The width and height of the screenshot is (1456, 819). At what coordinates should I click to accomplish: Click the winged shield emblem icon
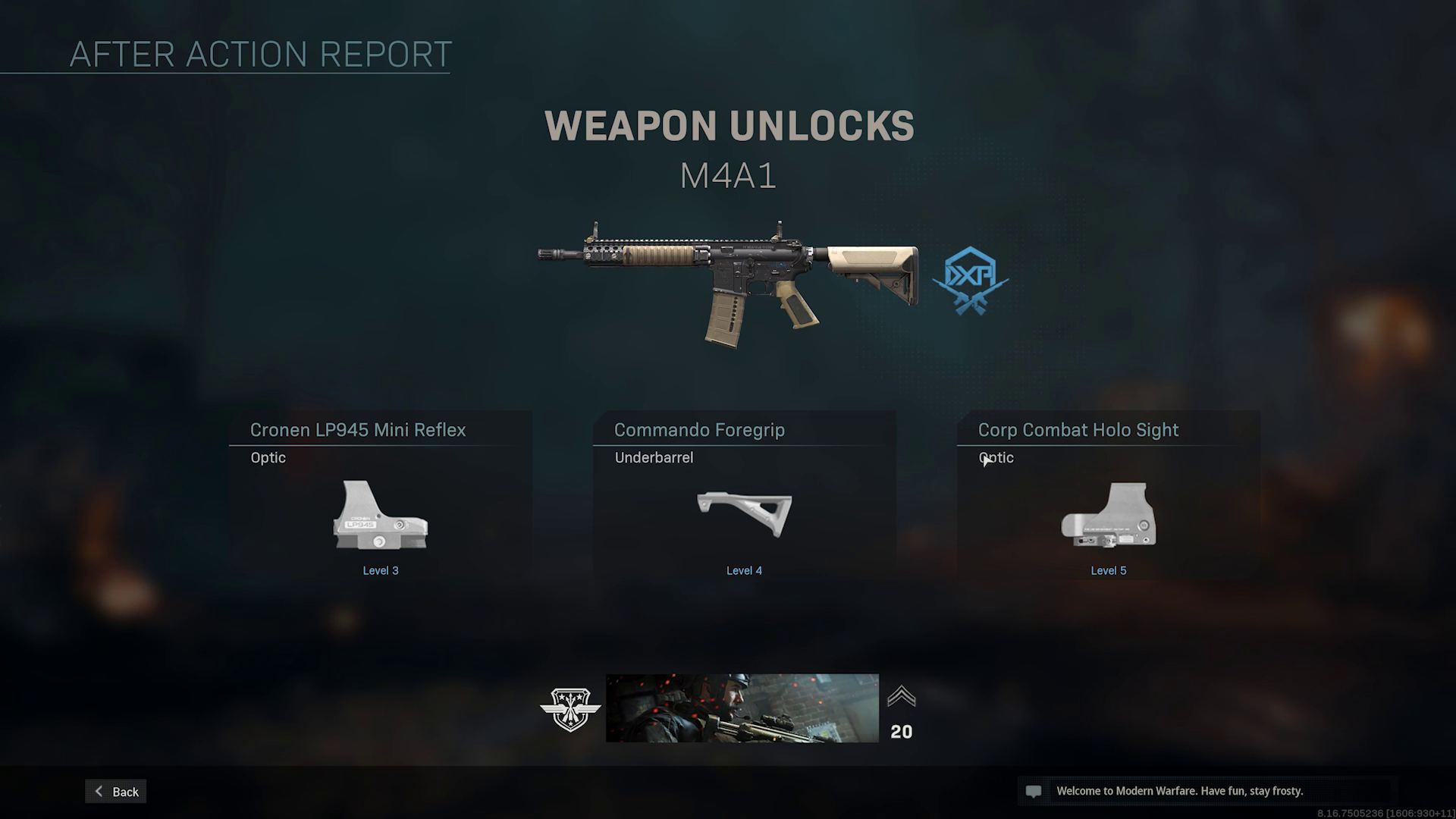click(x=570, y=709)
